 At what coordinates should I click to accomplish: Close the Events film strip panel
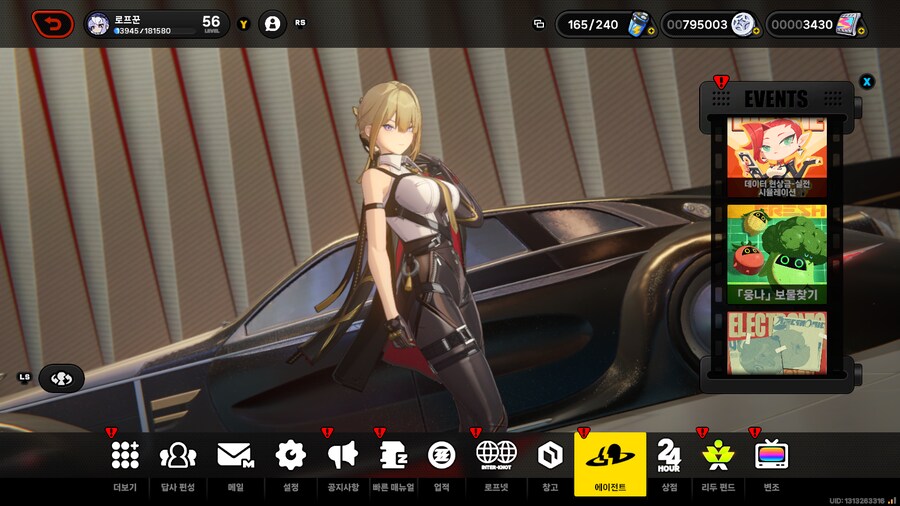[867, 81]
